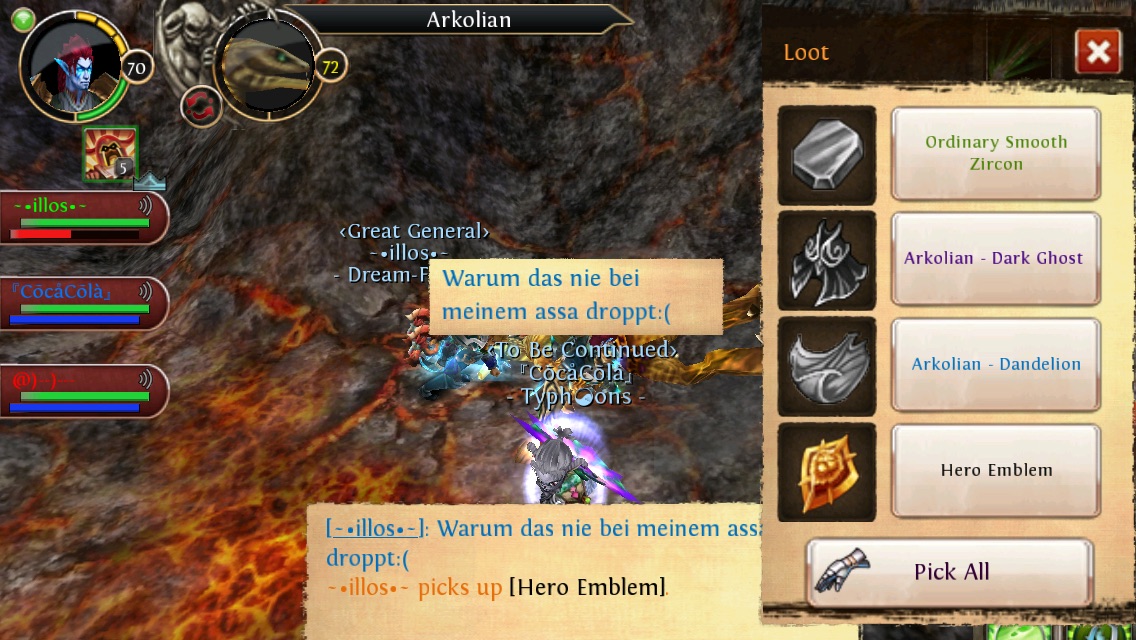Image resolution: width=1136 pixels, height=640 pixels.
Task: Take the Ordinary Smooth Zircon
Action: (x=996, y=153)
